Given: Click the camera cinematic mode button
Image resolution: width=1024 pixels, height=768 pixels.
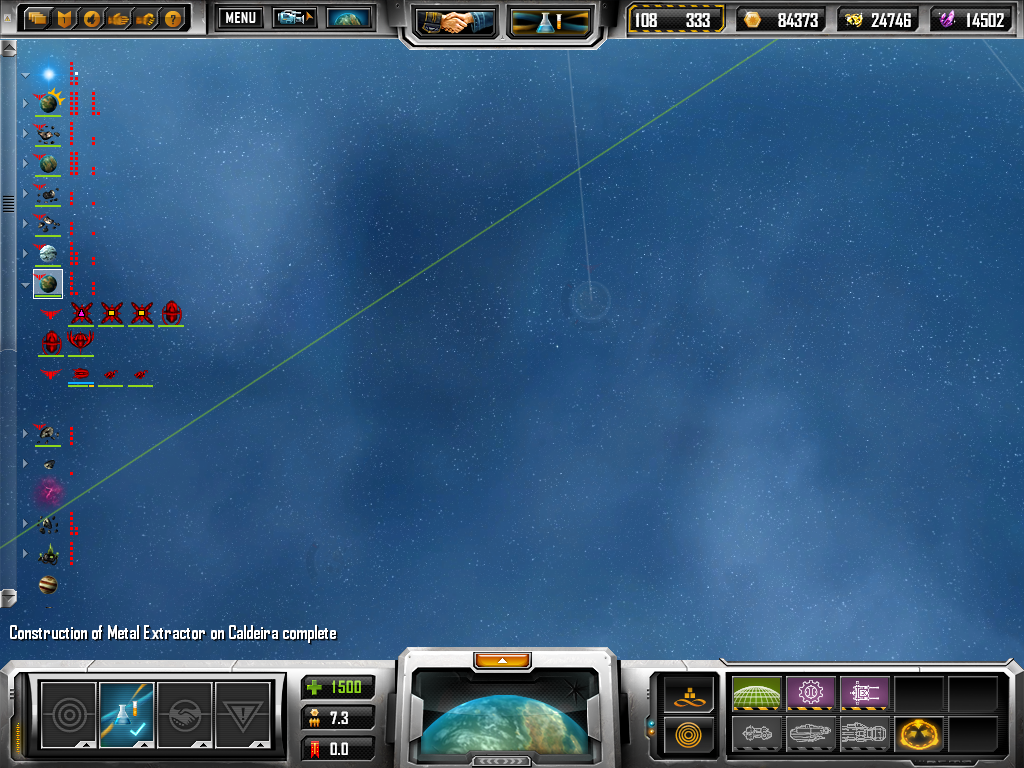Looking at the screenshot, I should pos(295,18).
